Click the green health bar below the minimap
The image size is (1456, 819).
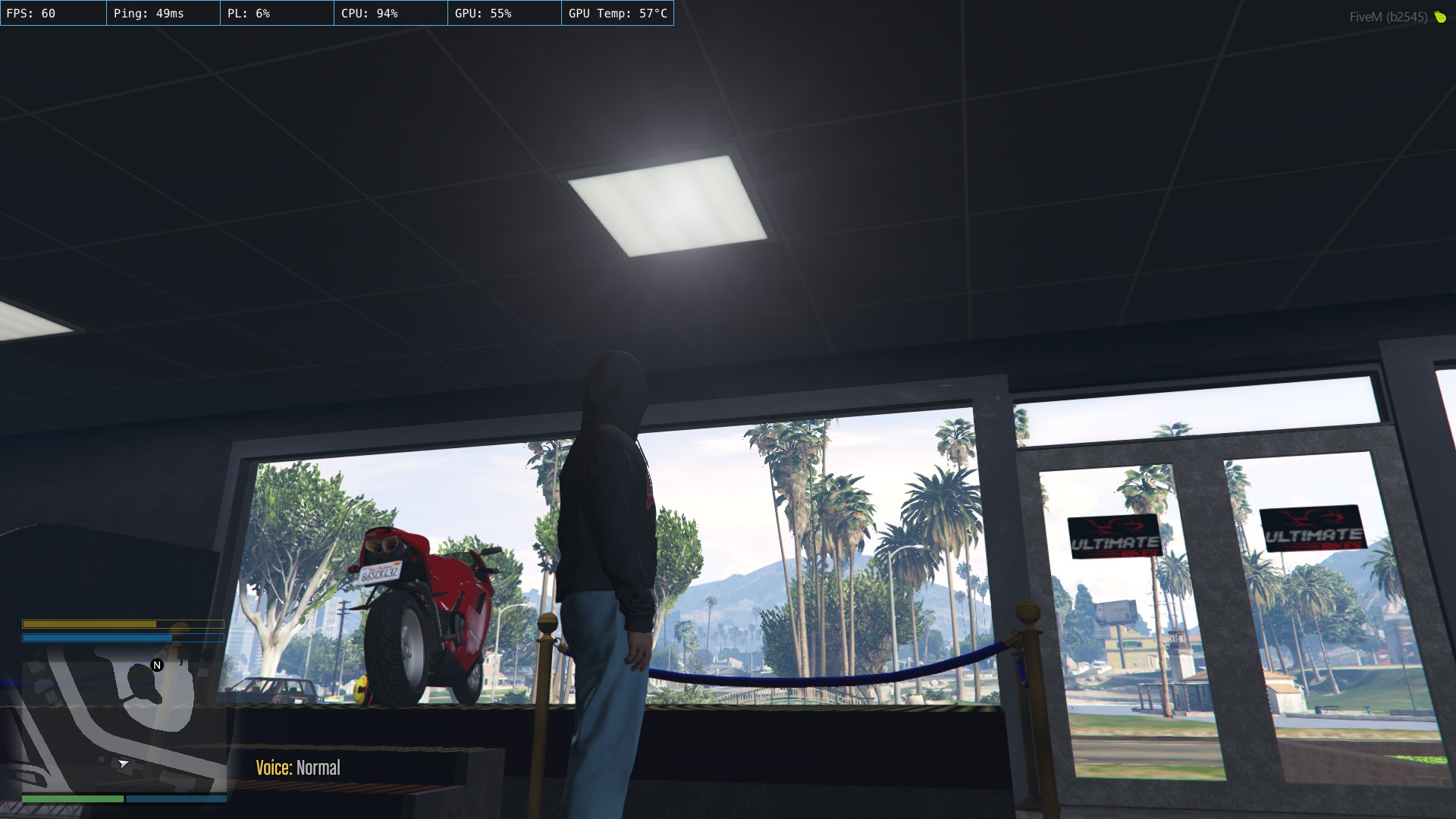point(74,799)
